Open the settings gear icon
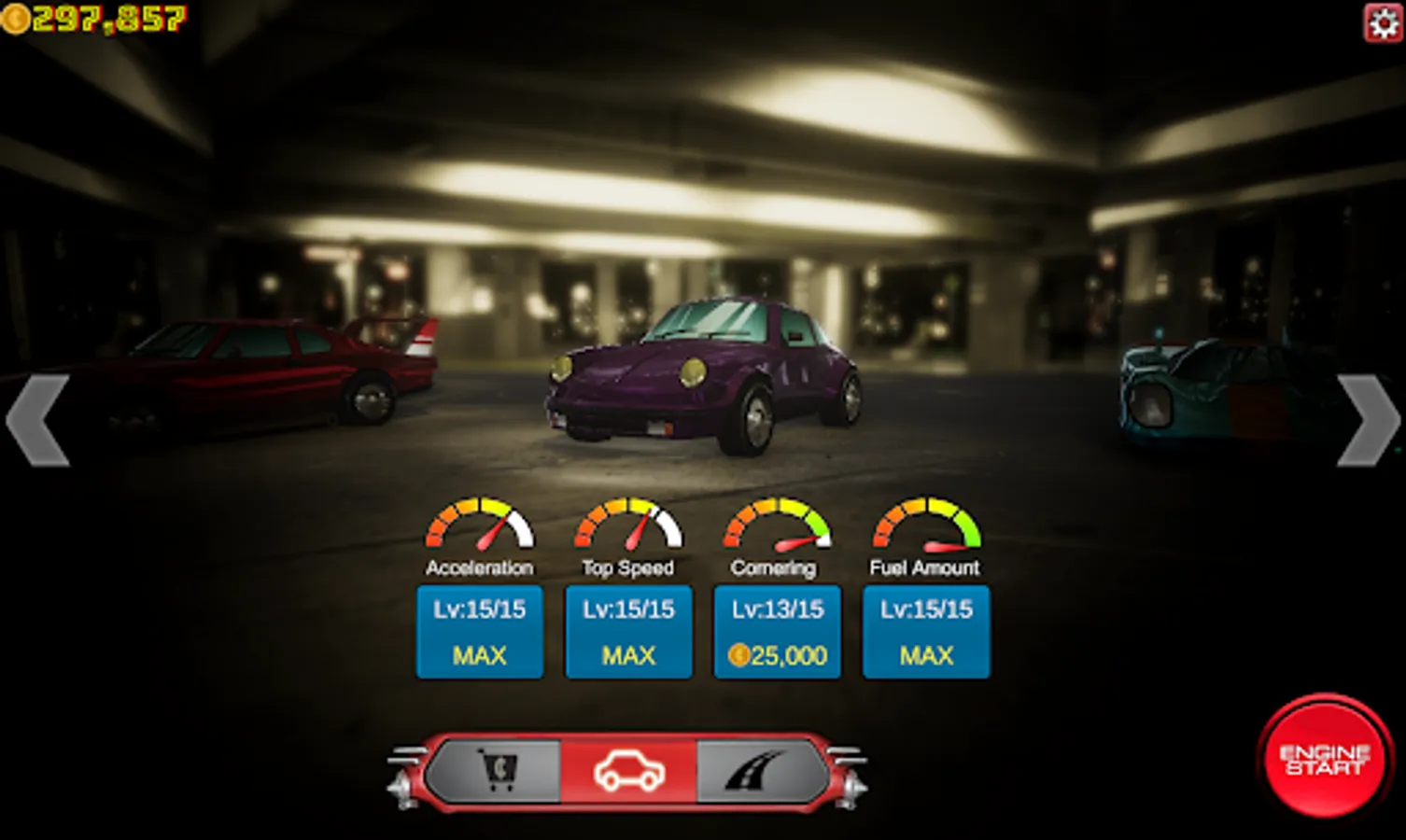 tap(1384, 23)
